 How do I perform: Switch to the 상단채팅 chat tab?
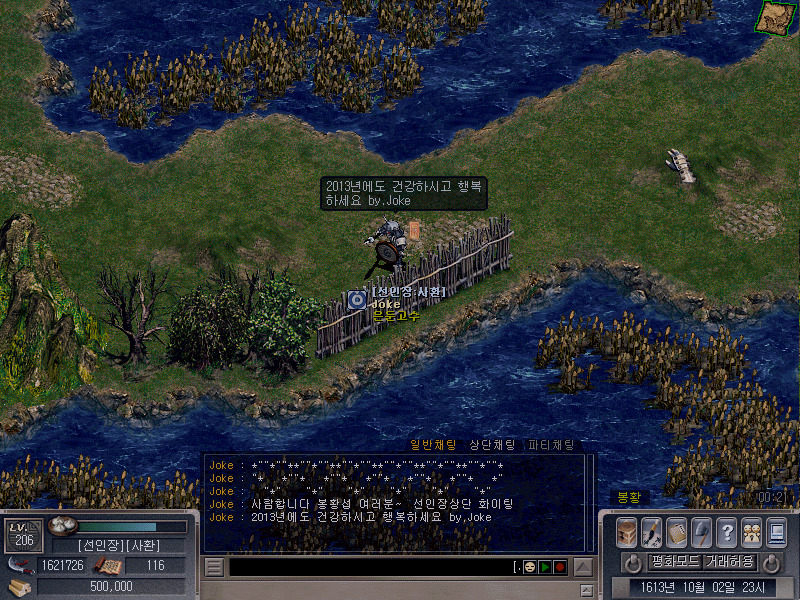click(x=492, y=445)
